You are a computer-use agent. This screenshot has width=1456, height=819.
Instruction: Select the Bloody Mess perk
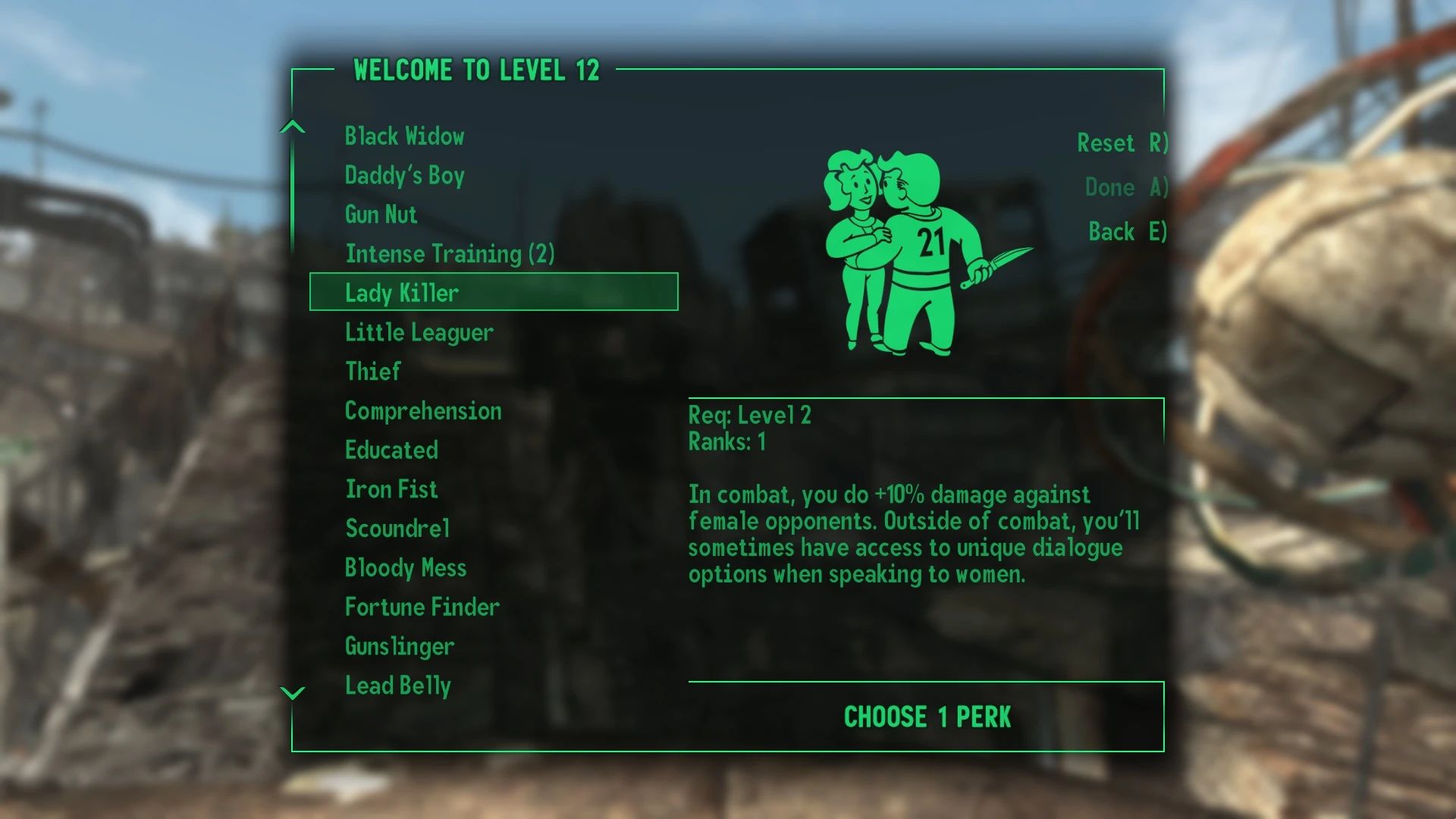coord(406,567)
